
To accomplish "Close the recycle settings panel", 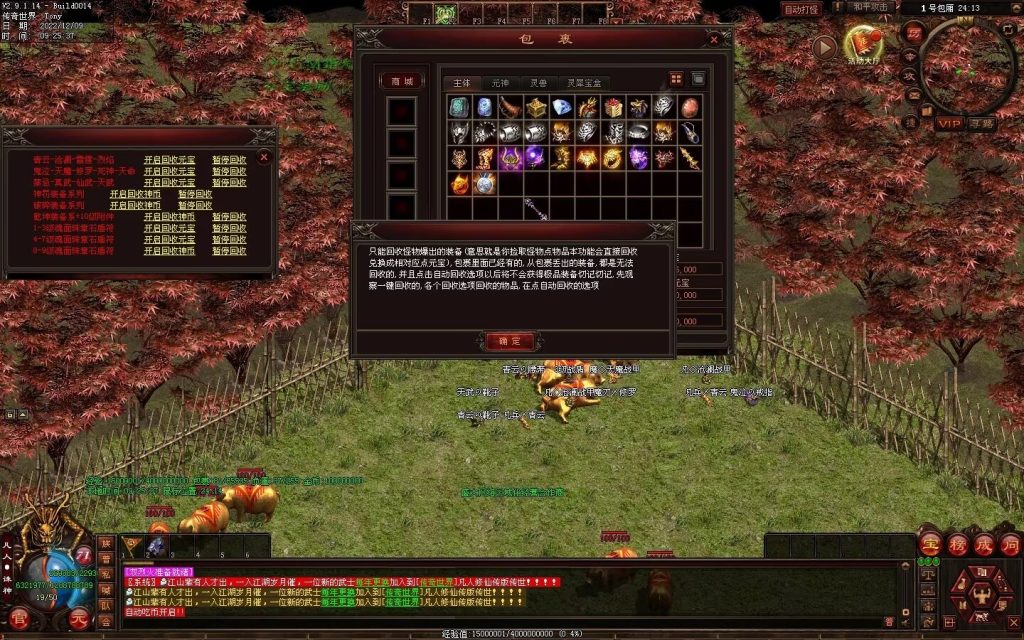I will [264, 157].
